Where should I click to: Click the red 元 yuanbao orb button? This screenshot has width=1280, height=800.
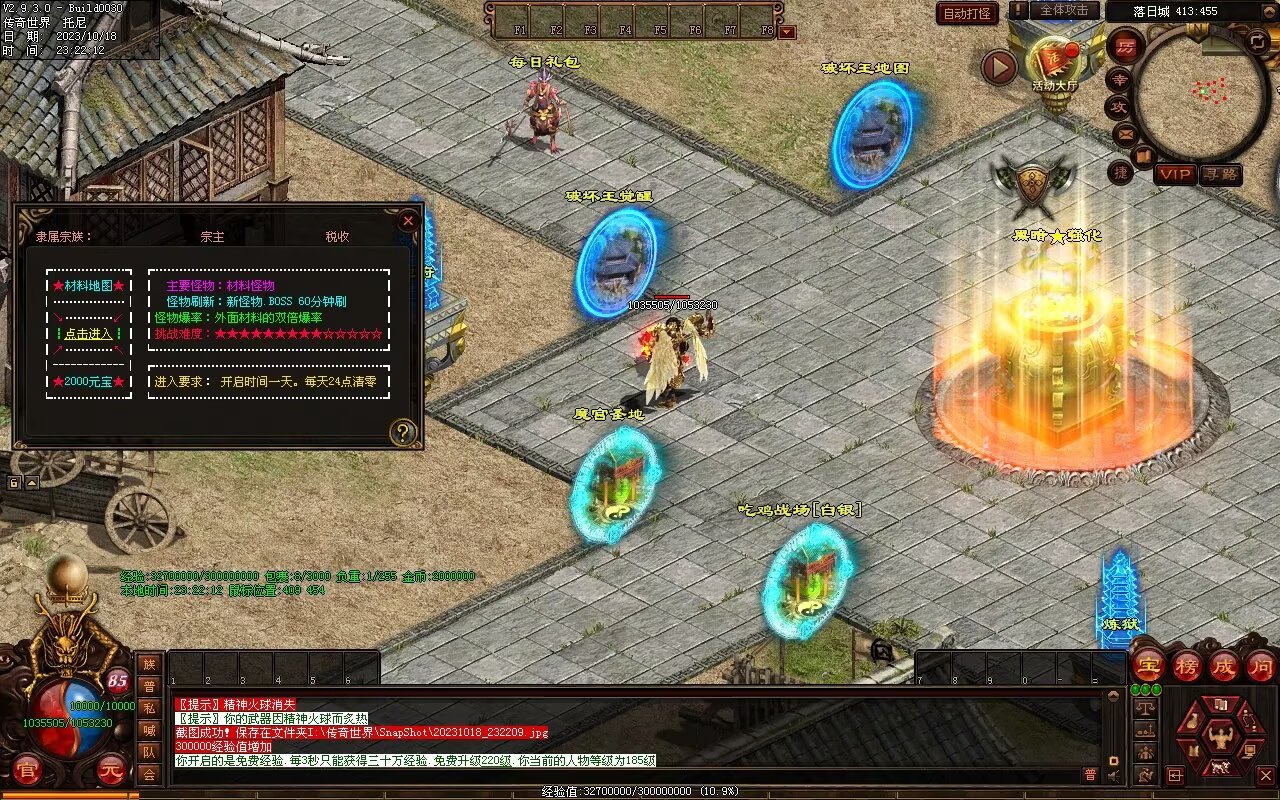coord(113,770)
